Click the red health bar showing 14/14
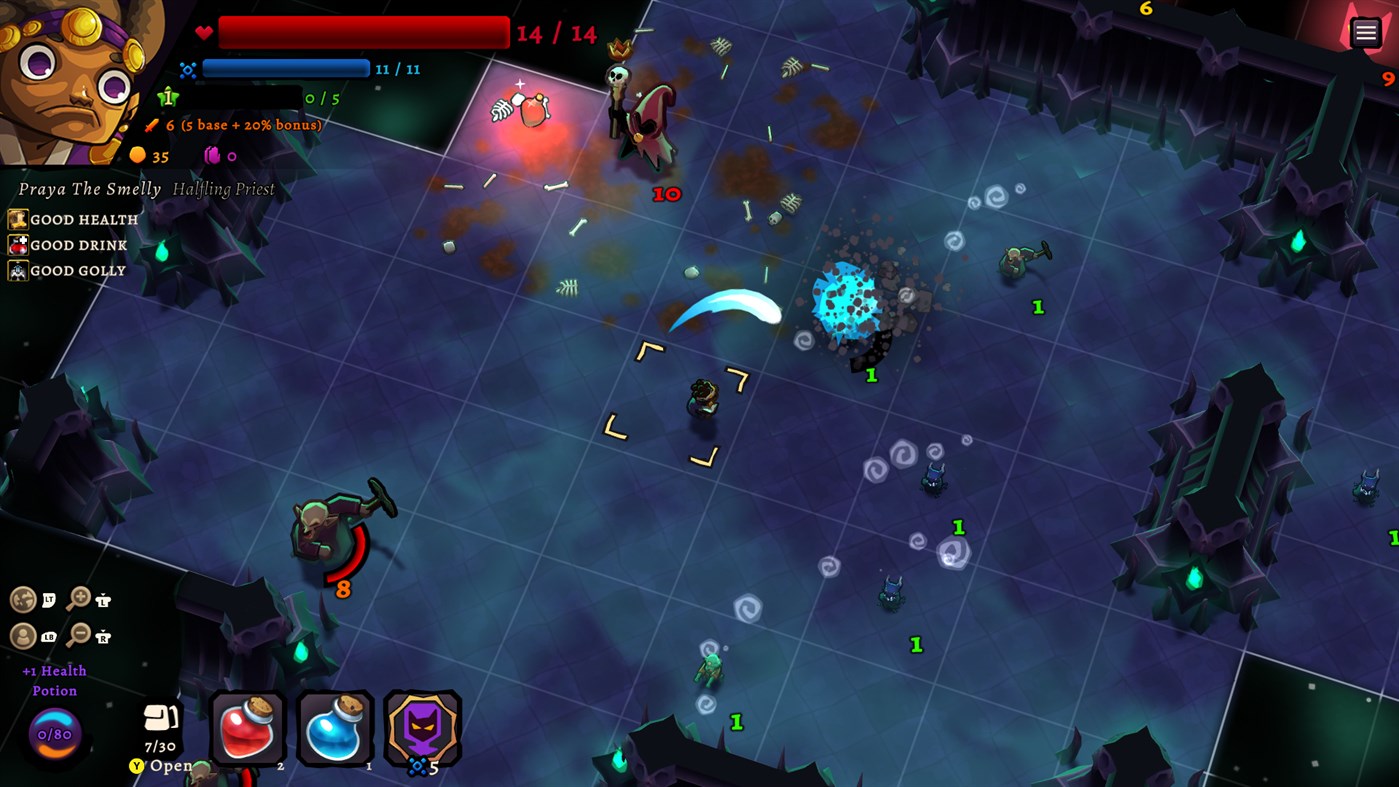The image size is (1399, 787). click(362, 31)
